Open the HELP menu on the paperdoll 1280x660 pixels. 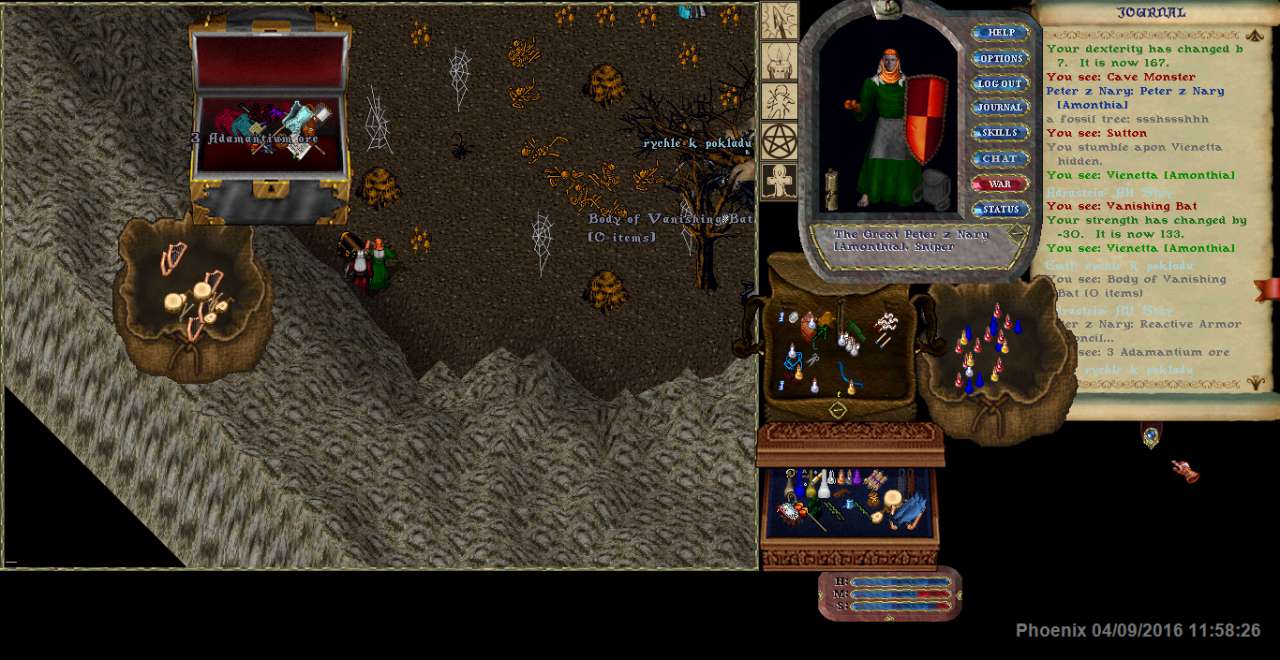click(1000, 33)
